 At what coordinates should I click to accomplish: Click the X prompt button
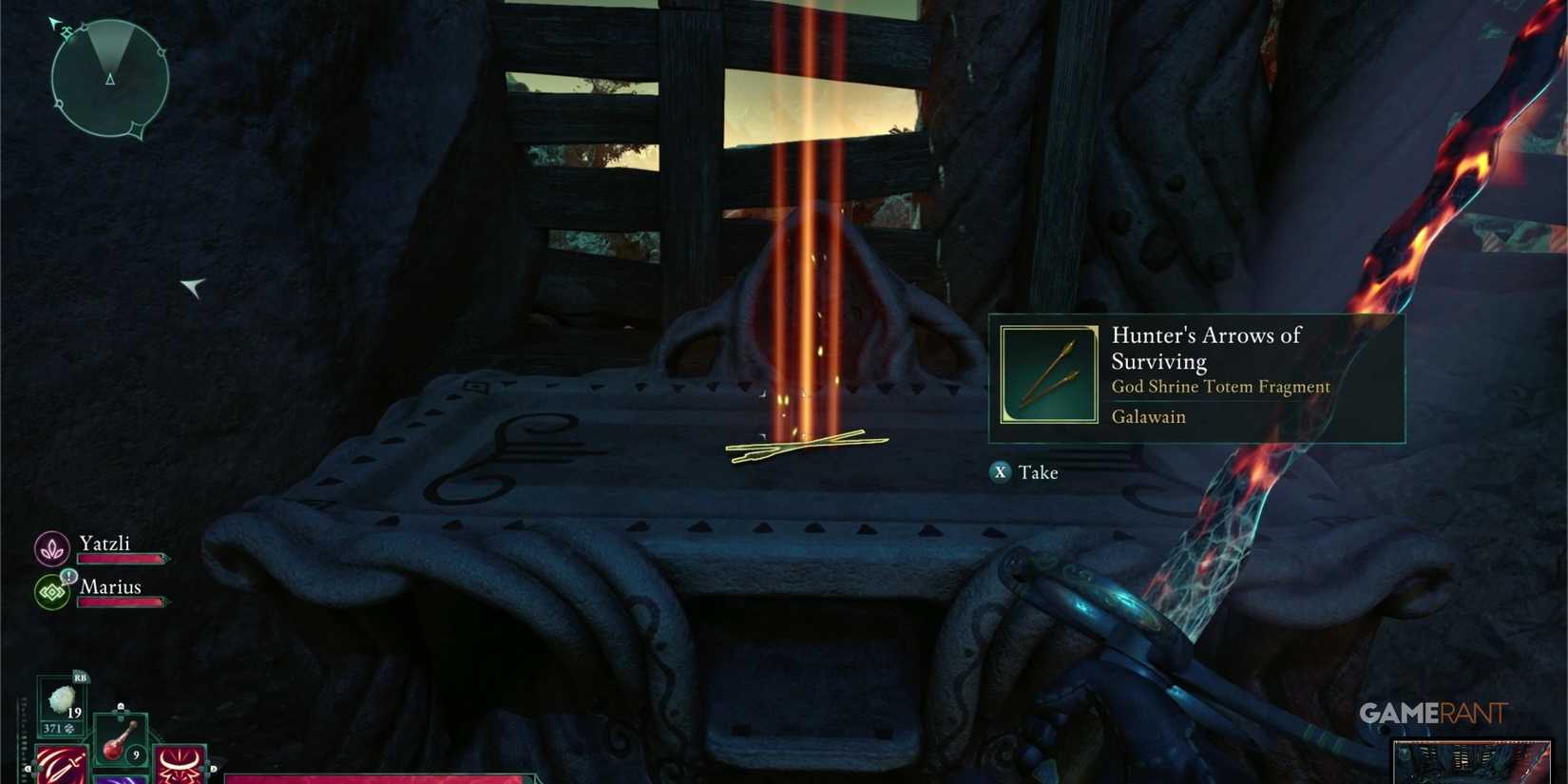coord(1000,472)
